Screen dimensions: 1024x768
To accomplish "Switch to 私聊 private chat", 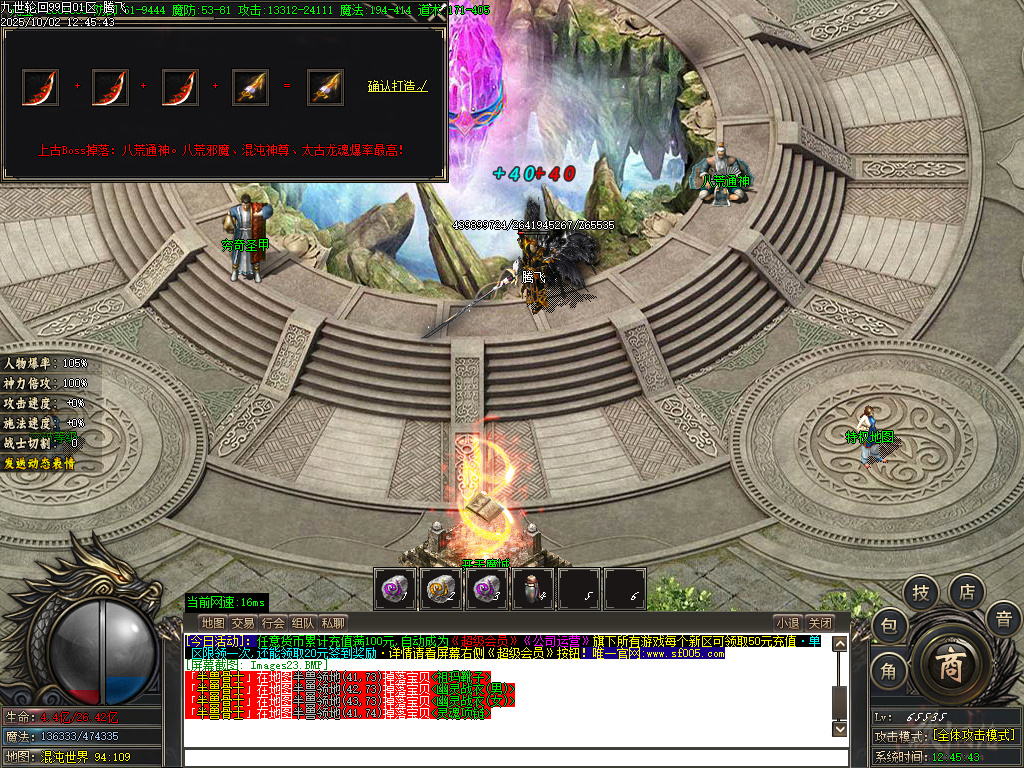I will point(333,623).
